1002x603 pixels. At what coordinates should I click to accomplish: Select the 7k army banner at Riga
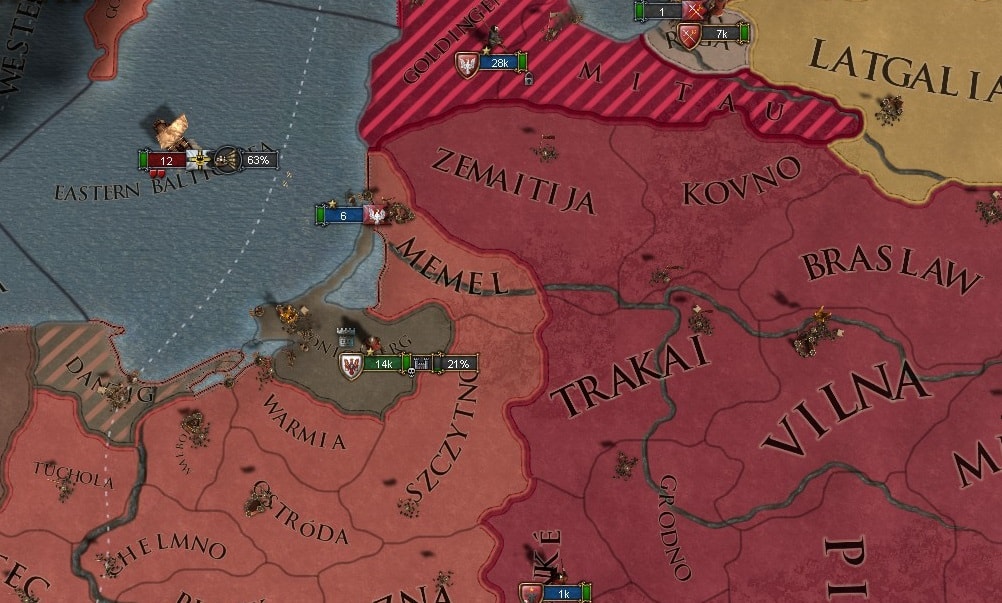coord(719,34)
